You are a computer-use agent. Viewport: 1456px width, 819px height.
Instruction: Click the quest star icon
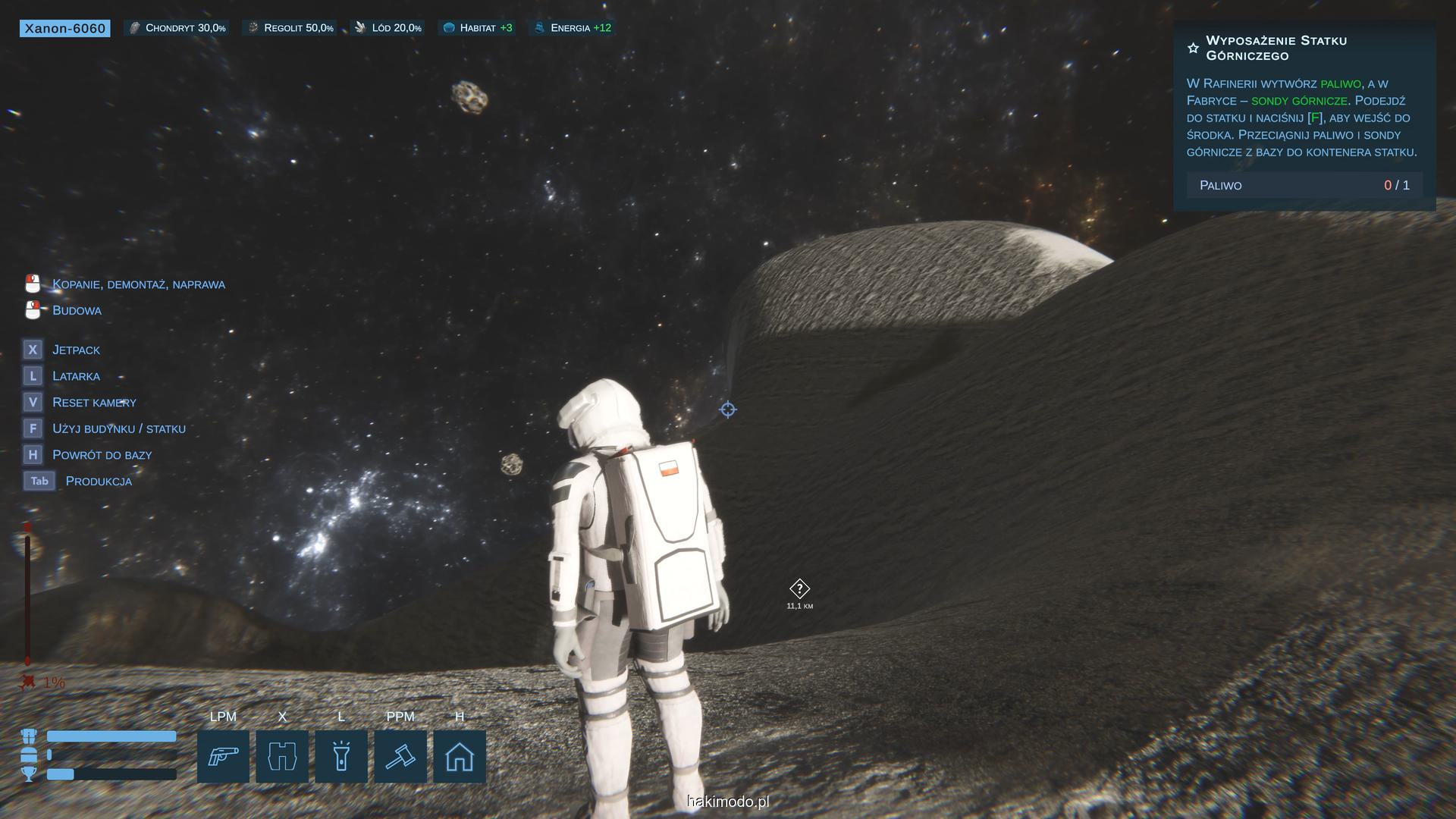click(1193, 49)
